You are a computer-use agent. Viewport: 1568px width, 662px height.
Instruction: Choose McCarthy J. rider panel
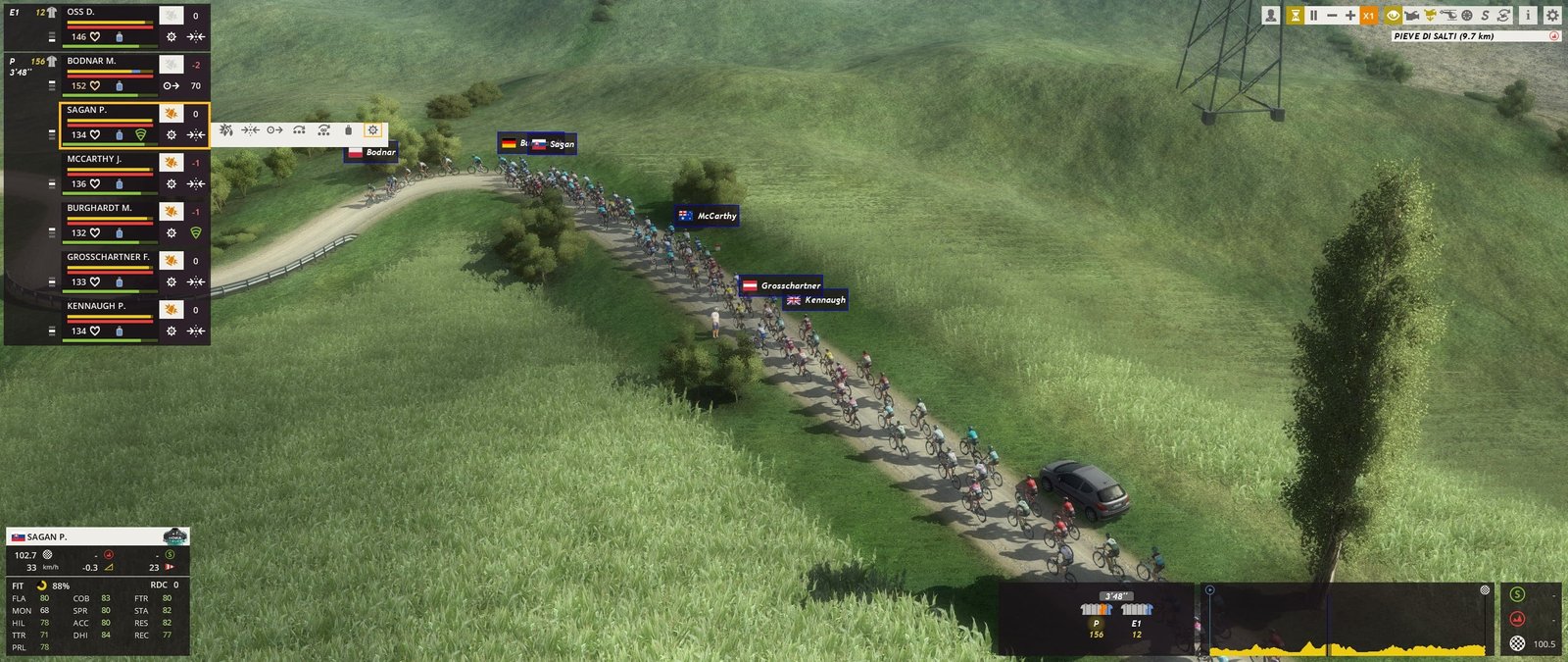(108, 160)
